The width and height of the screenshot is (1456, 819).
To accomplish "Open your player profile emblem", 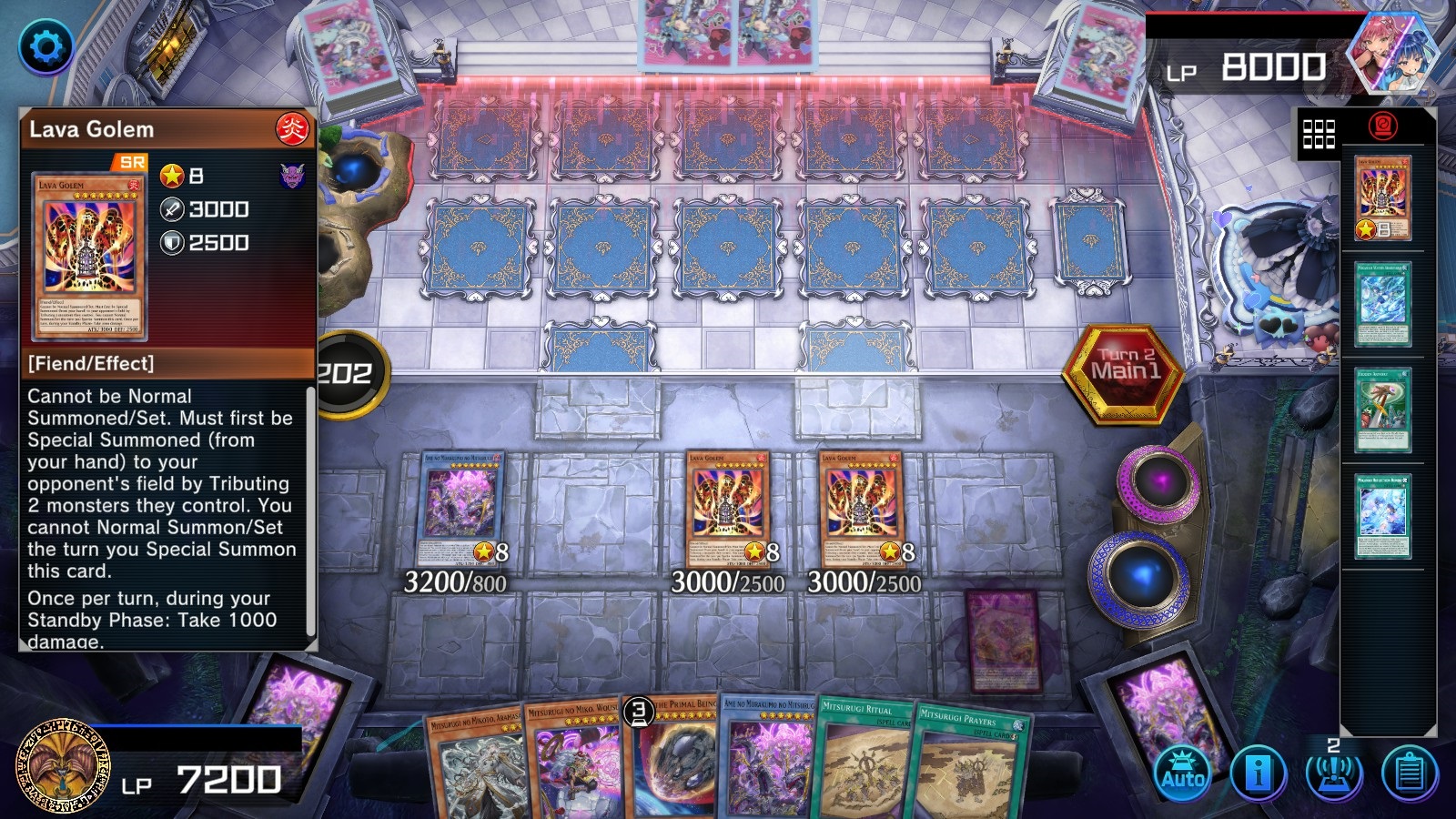I will 61,766.
